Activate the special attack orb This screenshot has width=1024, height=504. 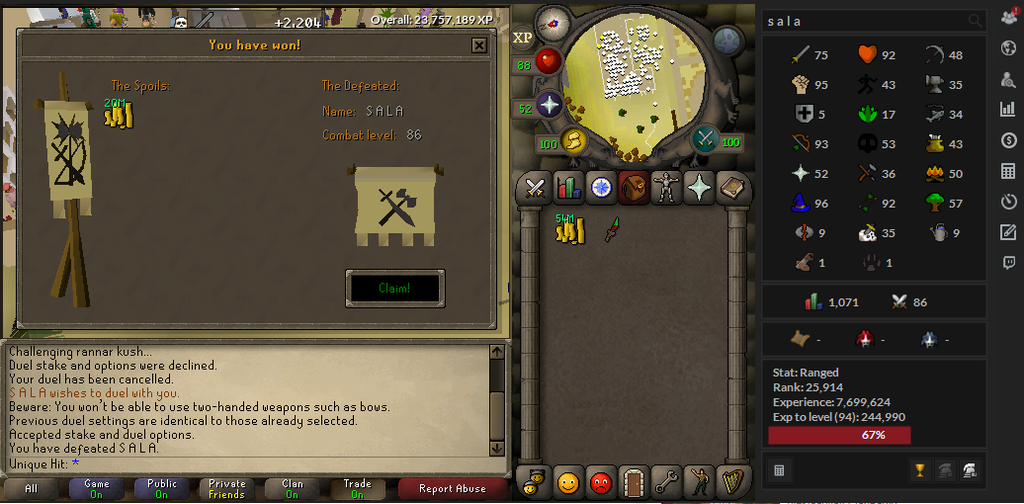[707, 139]
